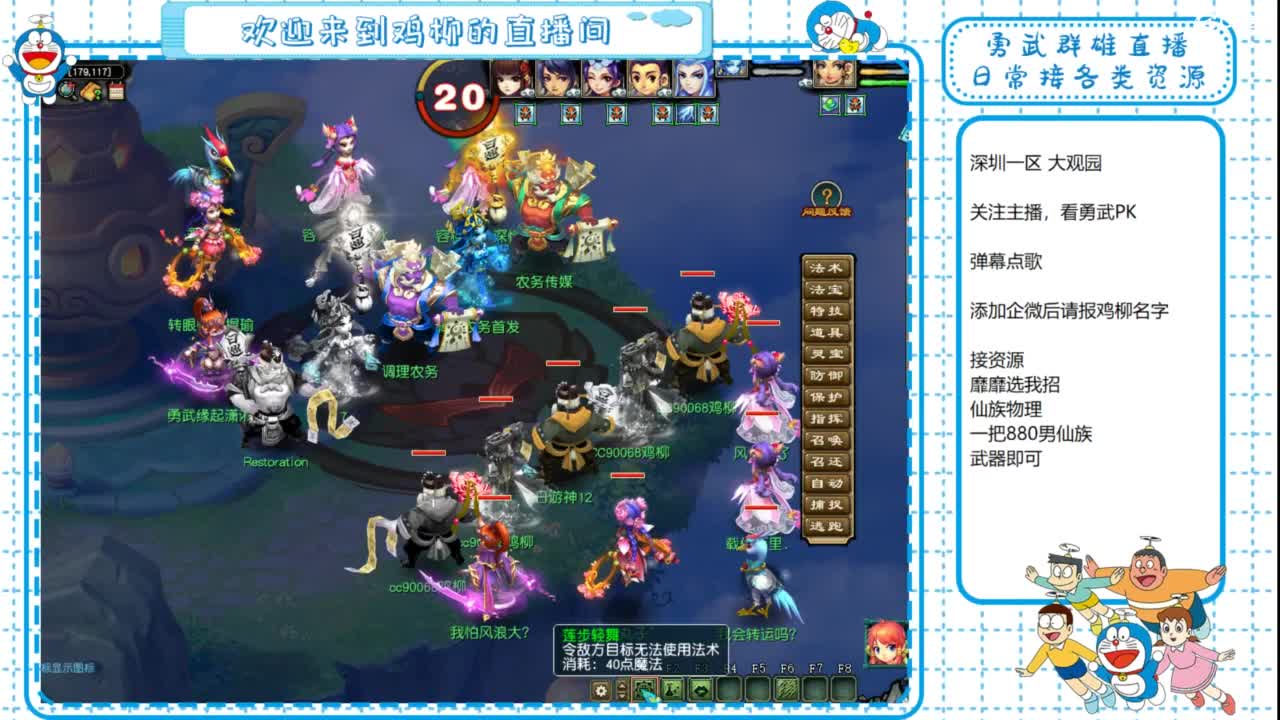The image size is (1280, 720).
Task: Click the small globe icon above the combat menu
Action: click(830, 105)
